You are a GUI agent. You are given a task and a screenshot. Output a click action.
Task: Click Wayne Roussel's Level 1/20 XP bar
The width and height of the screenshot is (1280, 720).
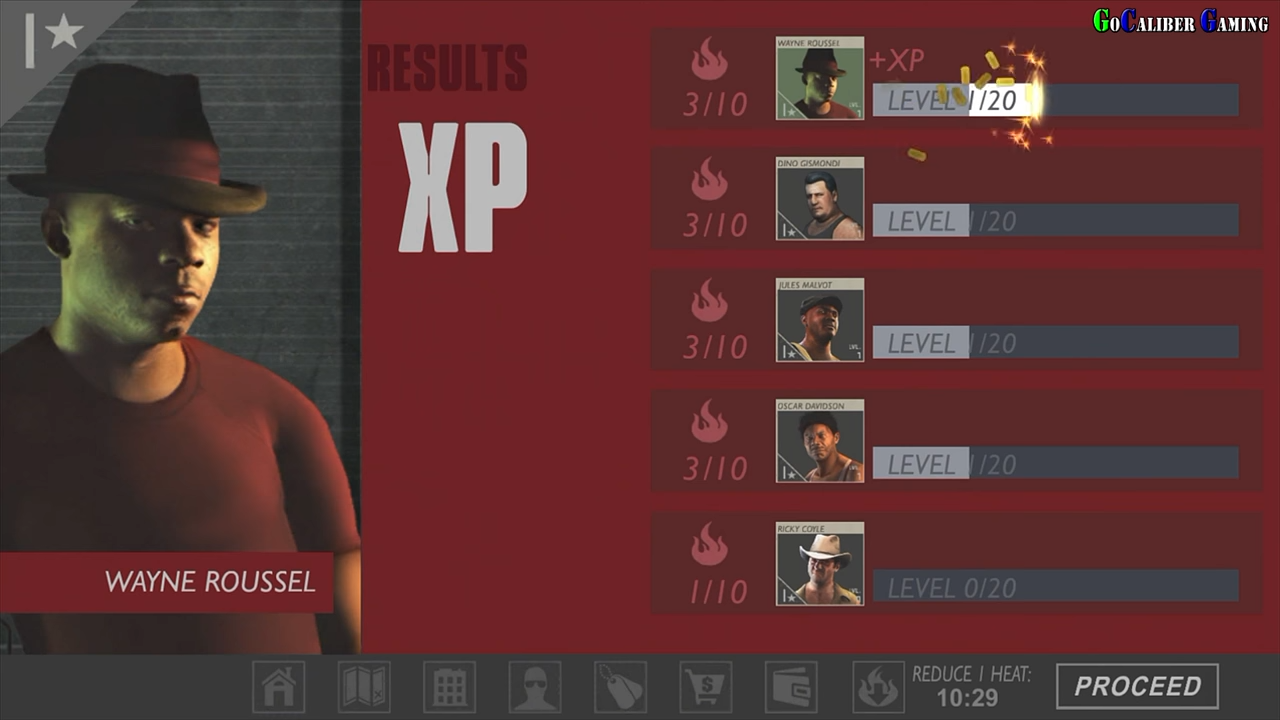click(x=1055, y=99)
